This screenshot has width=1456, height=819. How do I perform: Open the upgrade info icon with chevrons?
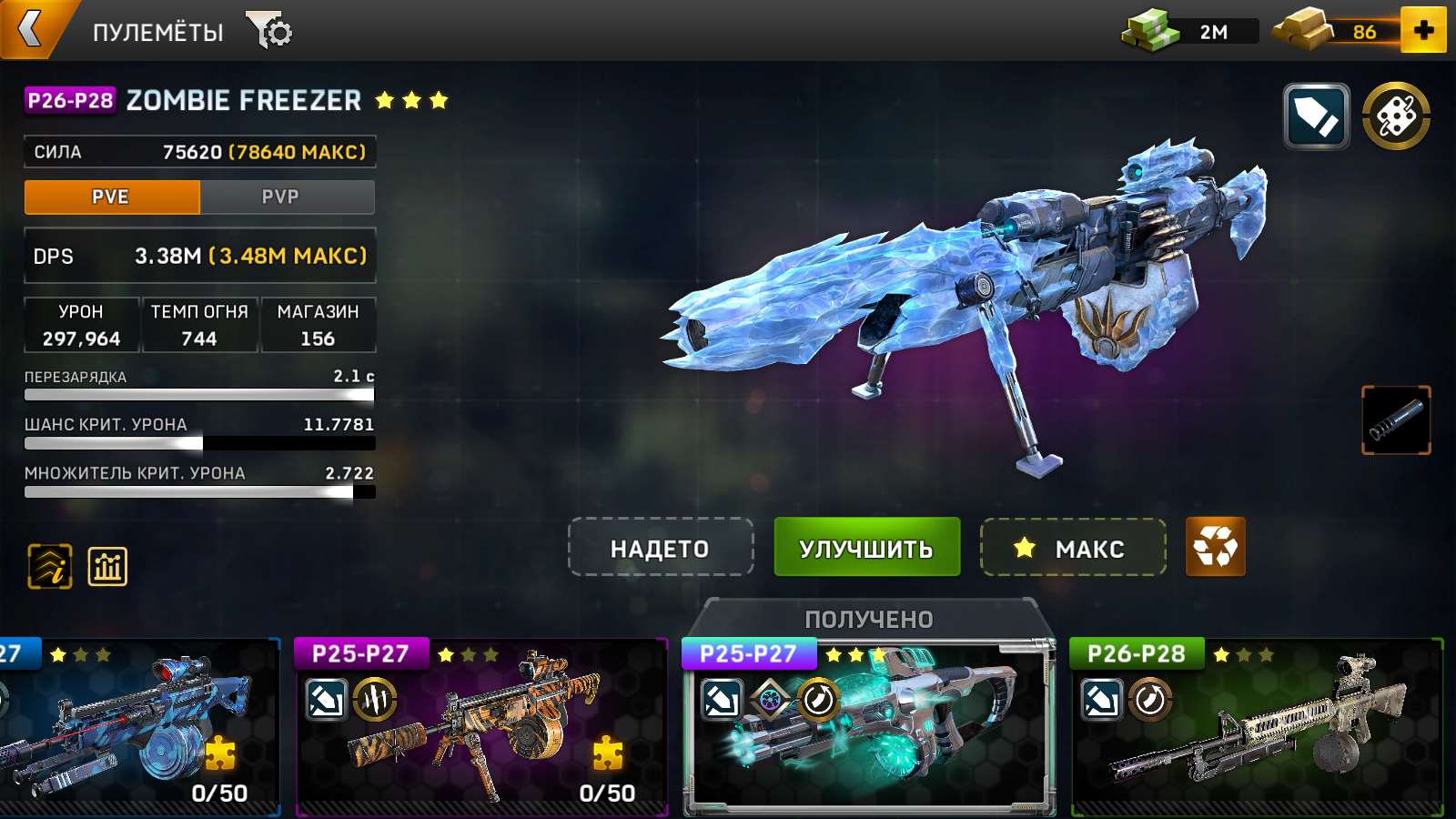(x=49, y=566)
